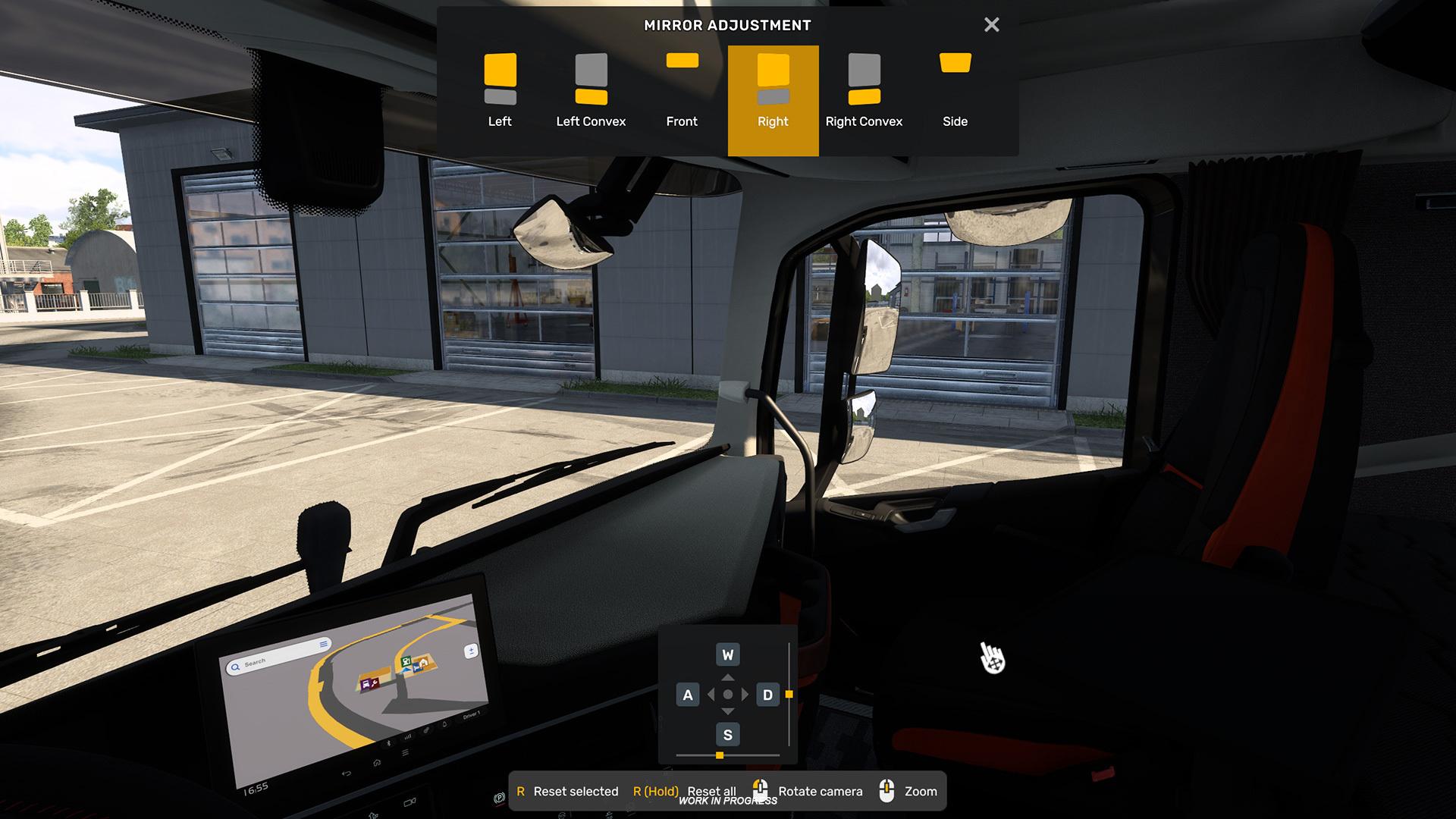Click Reset selected mirror
1456x819 pixels.
pos(567,791)
